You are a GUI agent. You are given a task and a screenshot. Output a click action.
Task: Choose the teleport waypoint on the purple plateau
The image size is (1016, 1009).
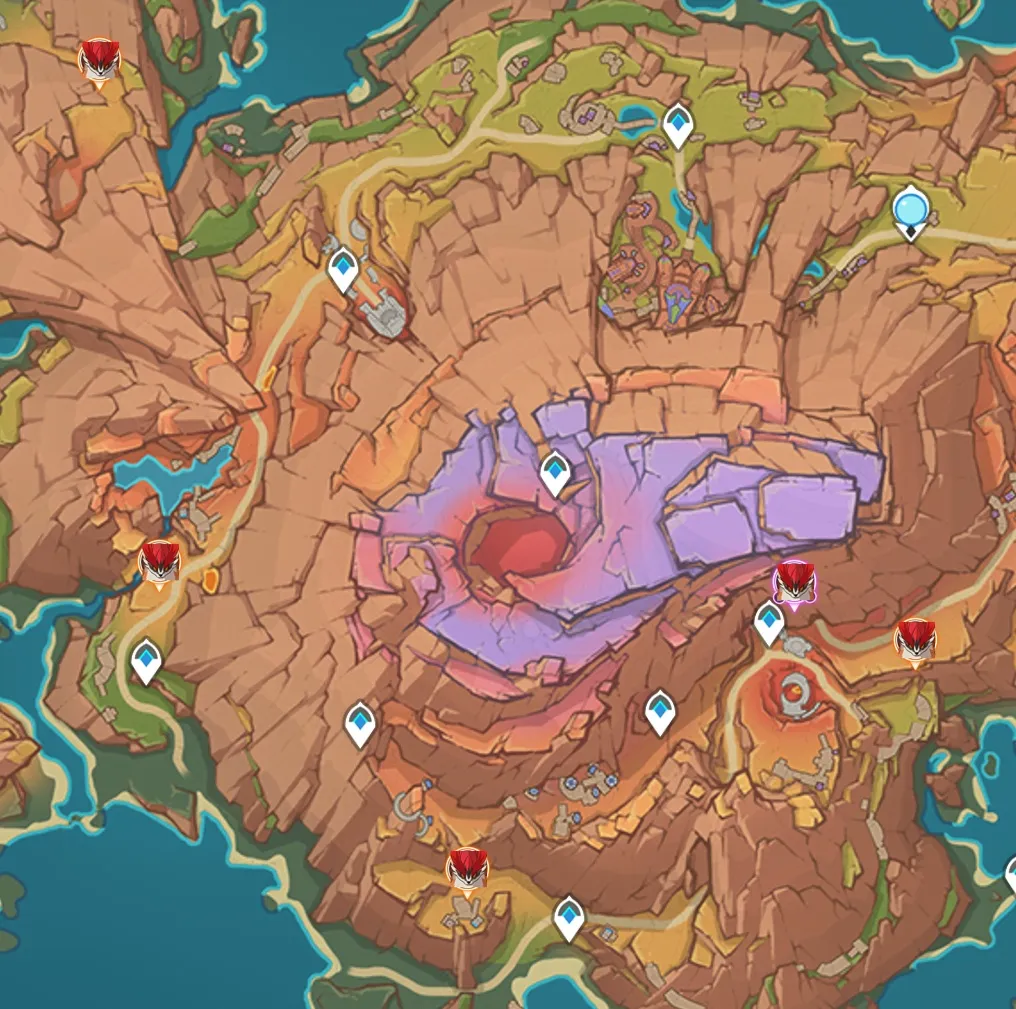[x=555, y=472]
